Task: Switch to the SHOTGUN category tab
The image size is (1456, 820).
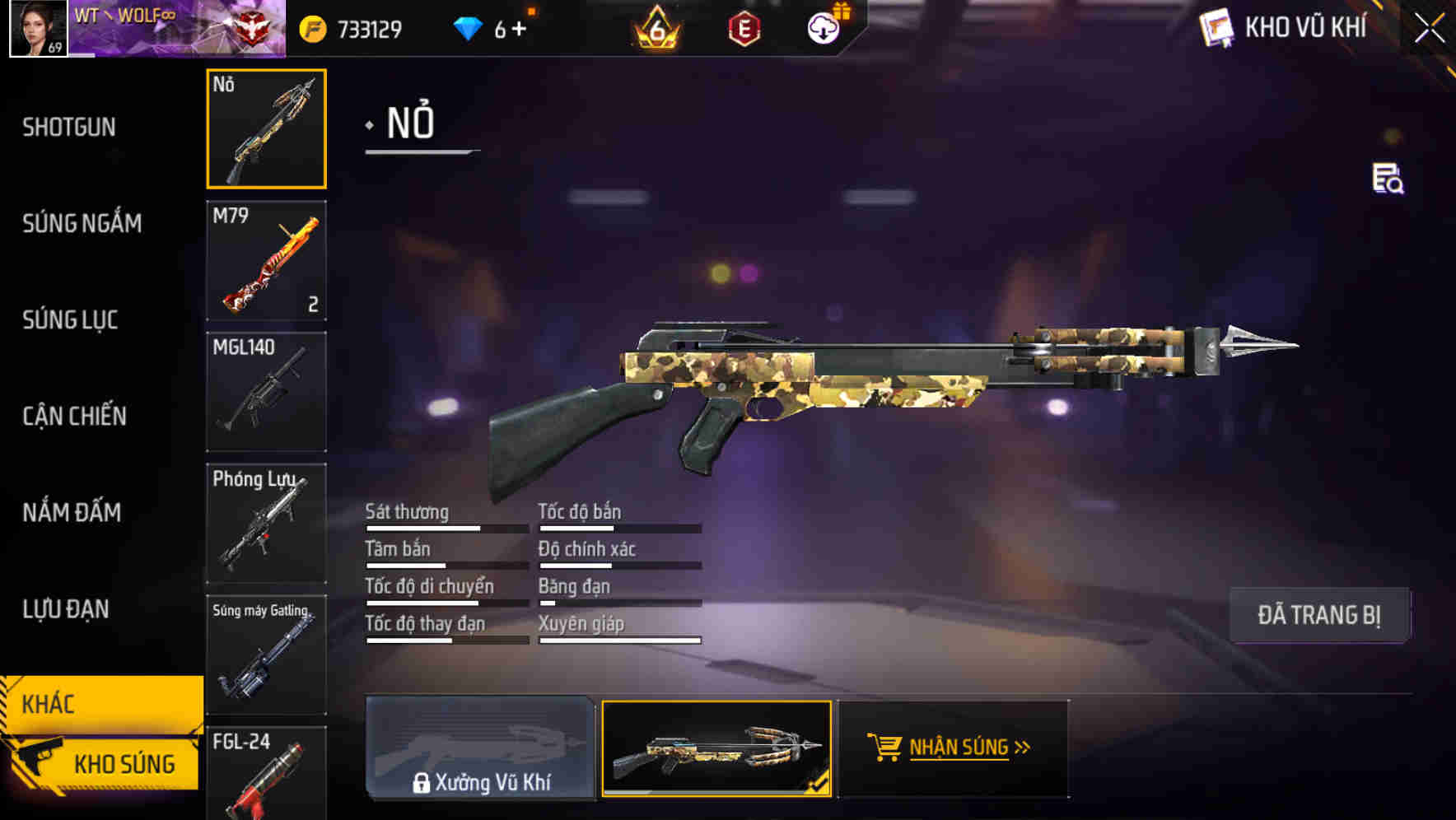Action: pos(69,127)
